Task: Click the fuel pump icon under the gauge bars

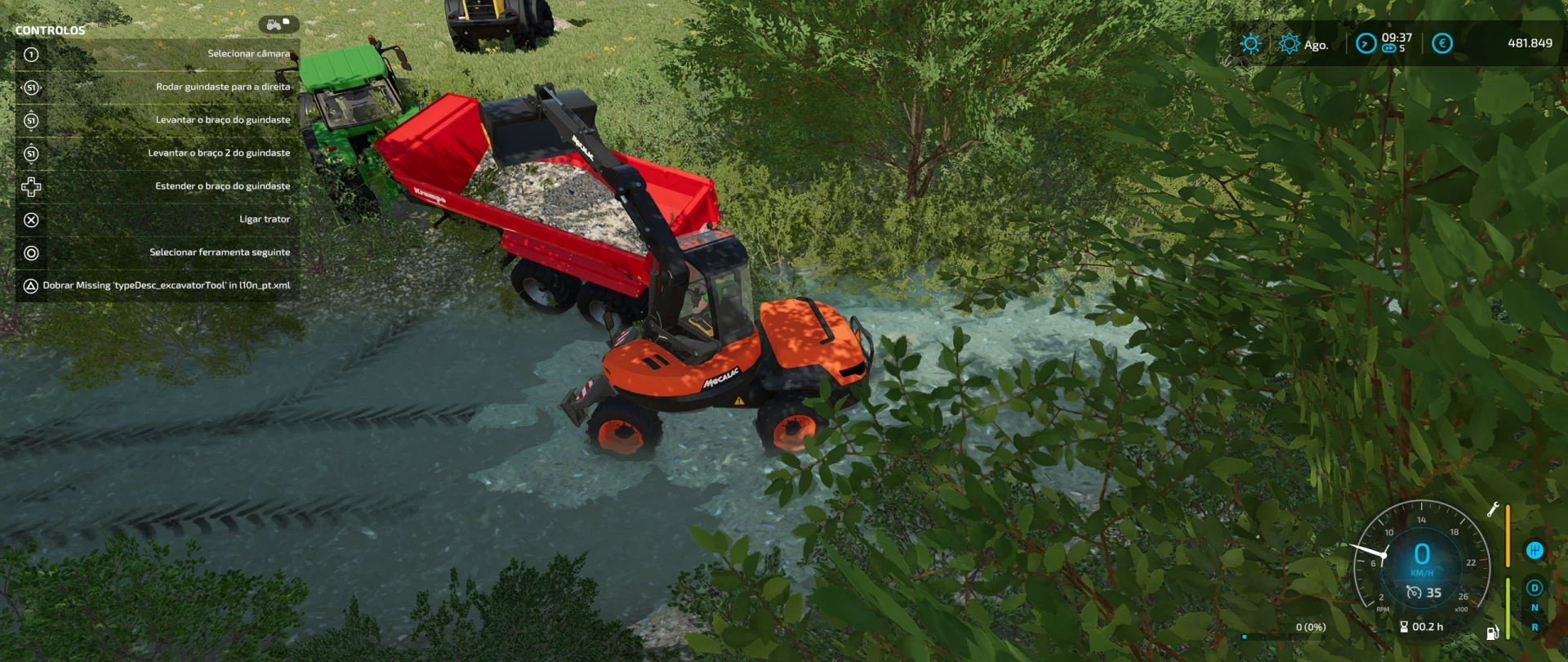Action: pos(1492,633)
